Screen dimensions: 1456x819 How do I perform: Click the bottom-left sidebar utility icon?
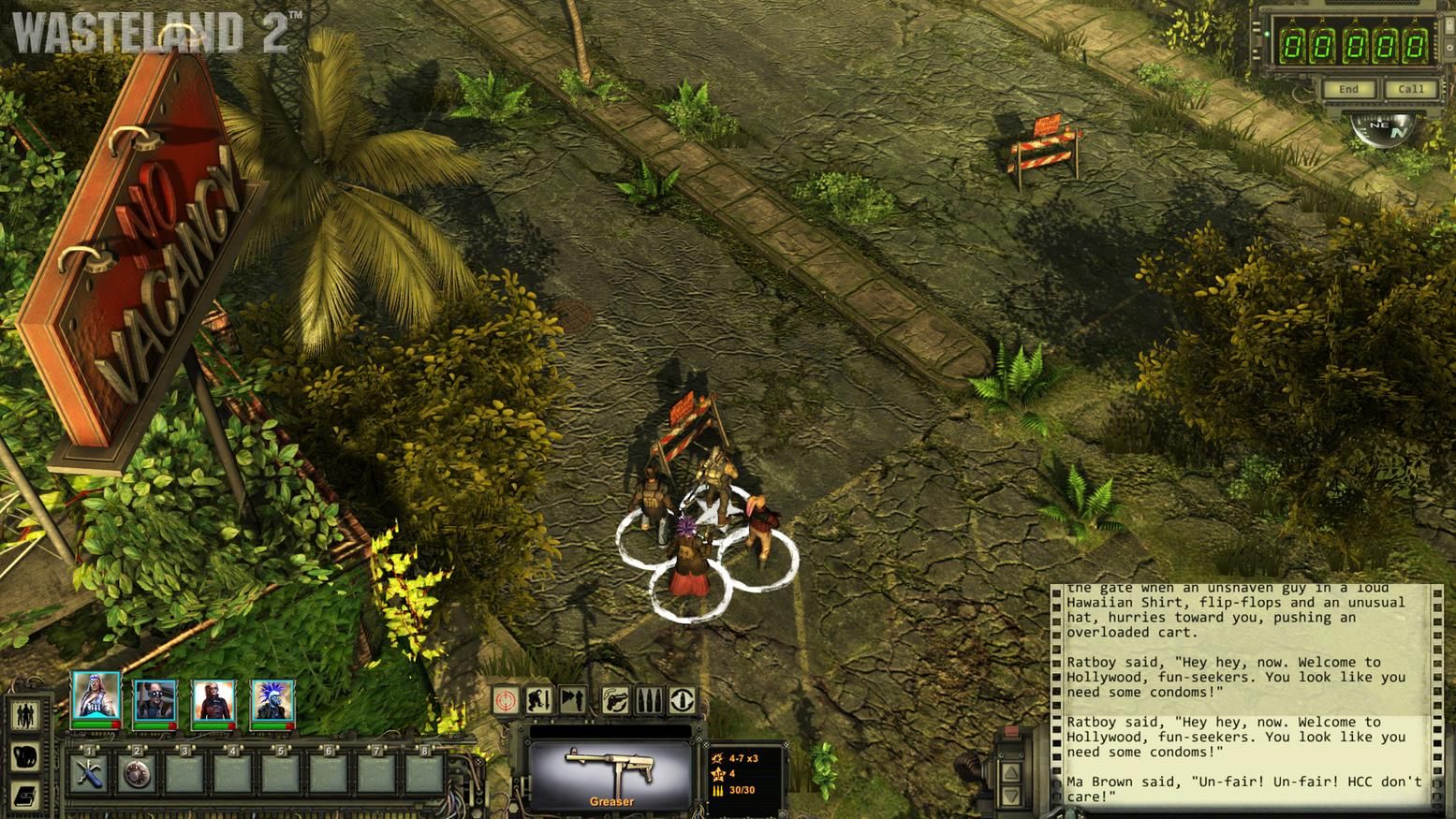click(x=24, y=794)
